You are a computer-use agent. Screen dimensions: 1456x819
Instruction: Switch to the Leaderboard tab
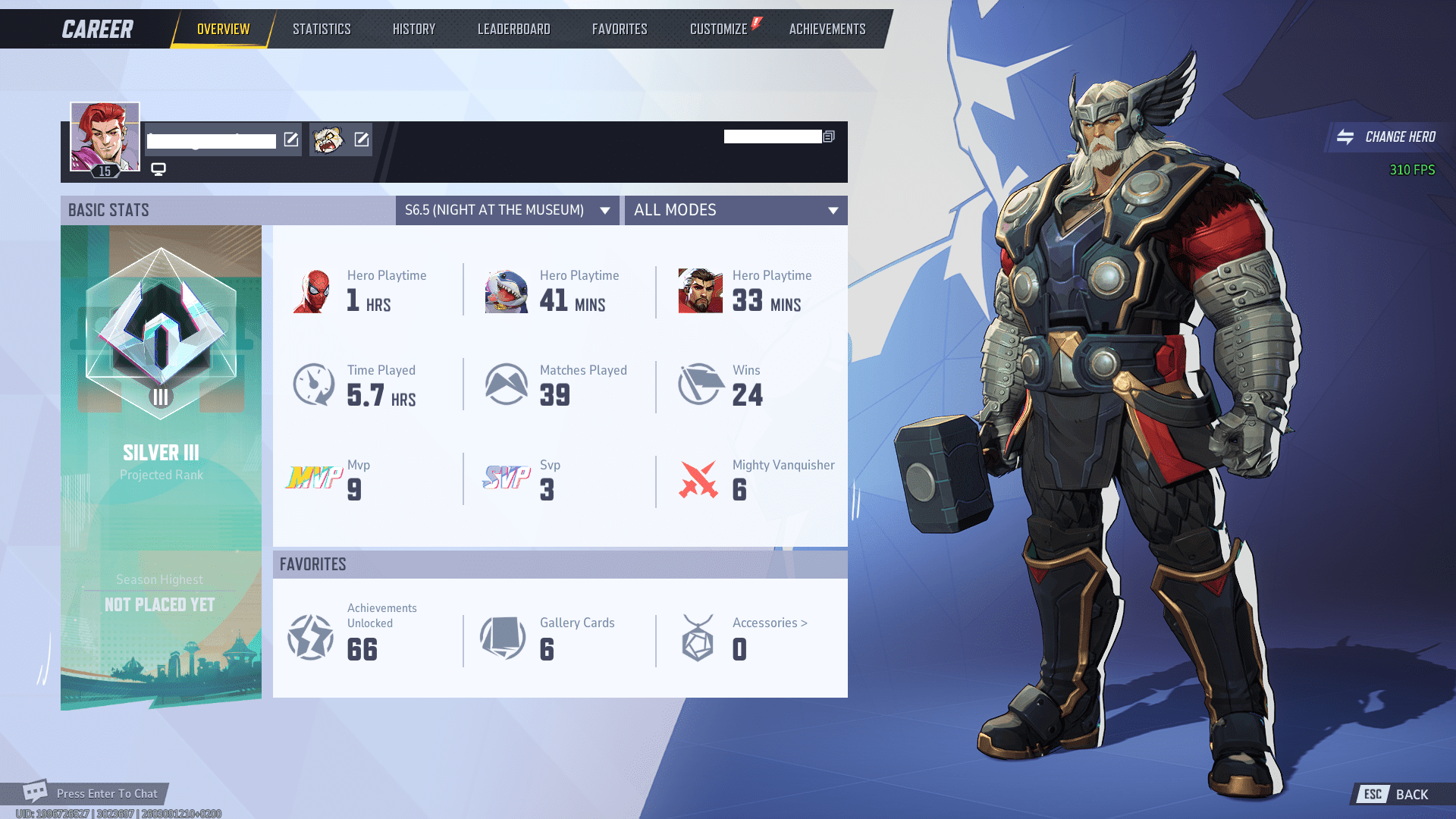click(513, 28)
